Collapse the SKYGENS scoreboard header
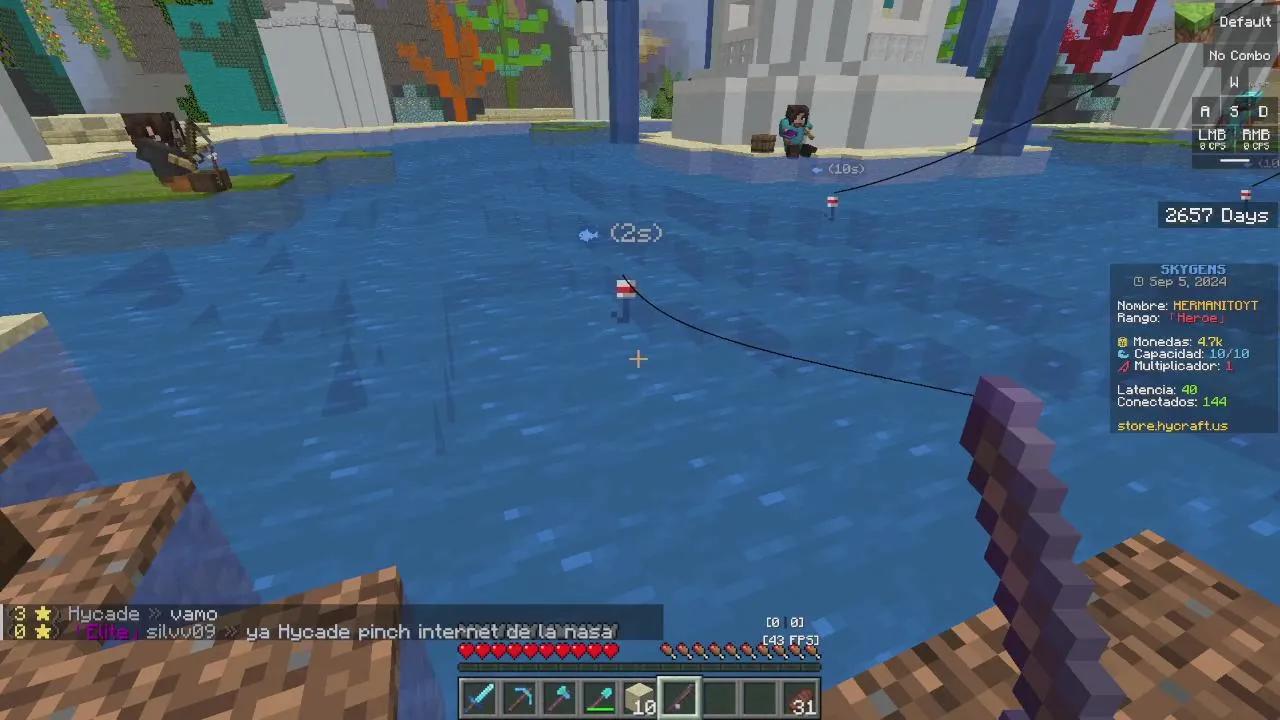 coord(1192,268)
